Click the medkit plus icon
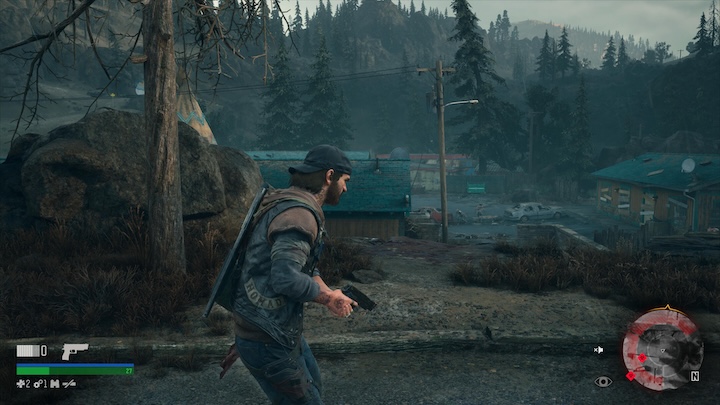The height and width of the screenshot is (405, 720). [20, 383]
